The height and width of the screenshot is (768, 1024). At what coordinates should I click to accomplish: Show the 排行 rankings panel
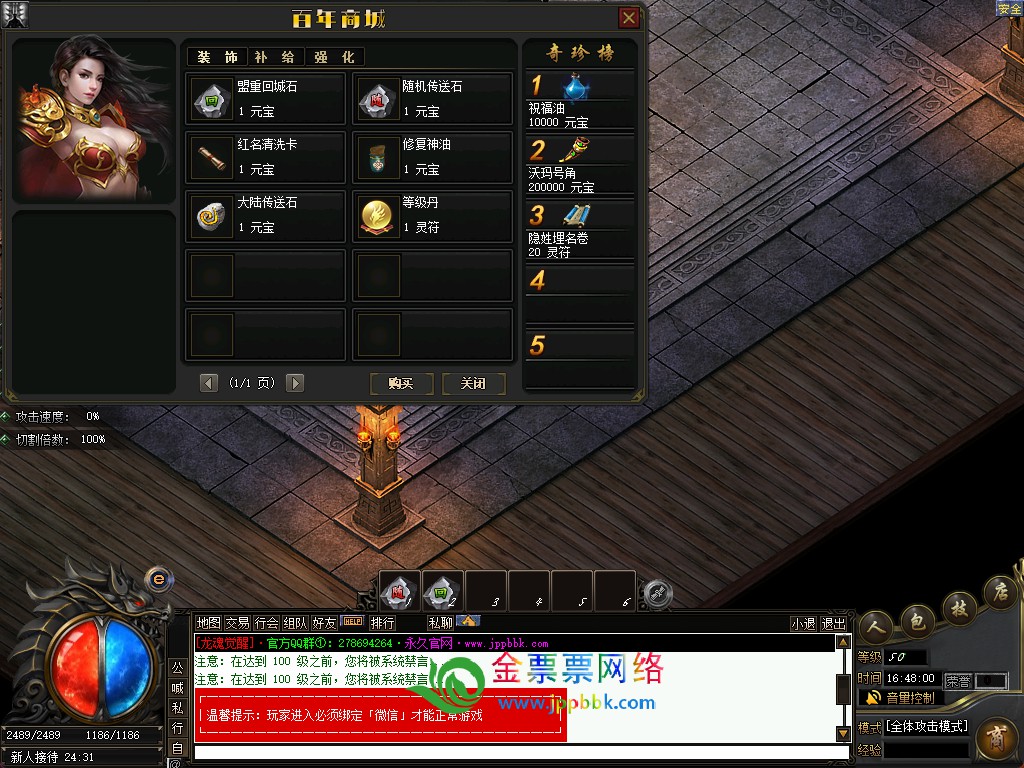coord(382,623)
